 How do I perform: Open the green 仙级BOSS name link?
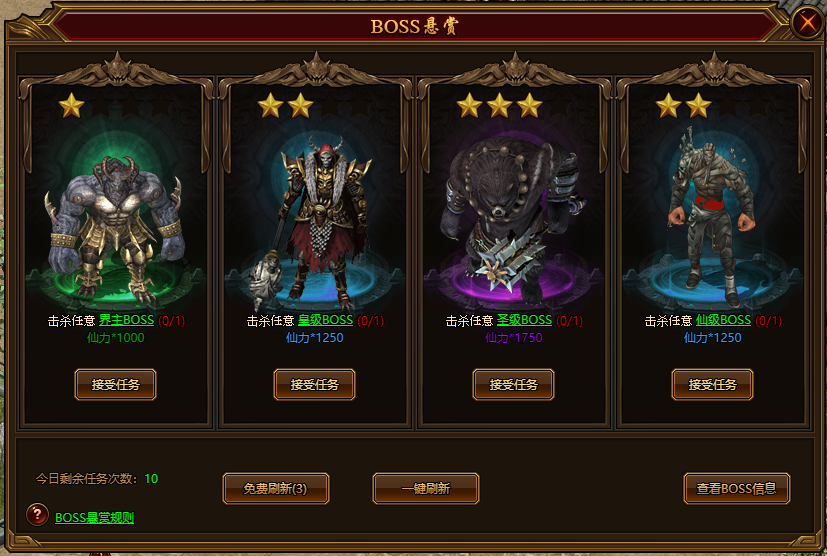tap(723, 321)
